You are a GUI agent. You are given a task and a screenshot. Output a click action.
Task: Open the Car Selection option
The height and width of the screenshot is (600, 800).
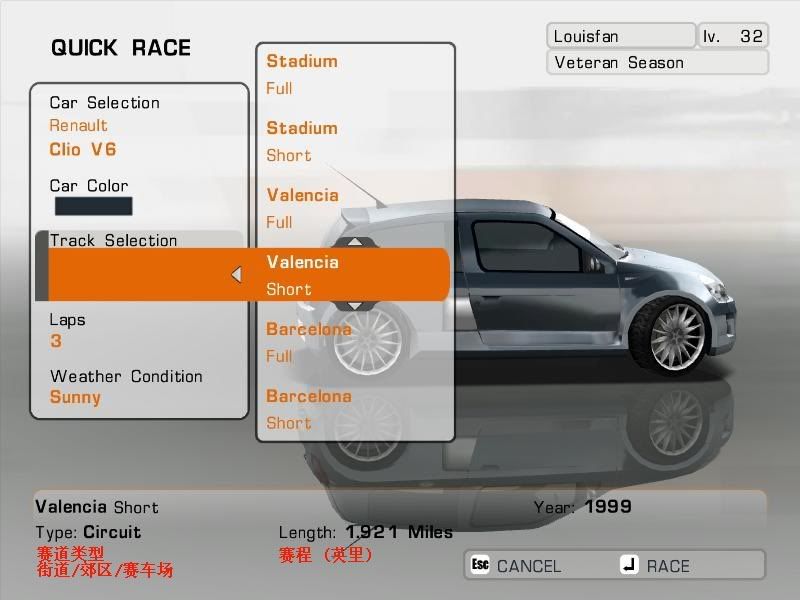tap(138, 126)
